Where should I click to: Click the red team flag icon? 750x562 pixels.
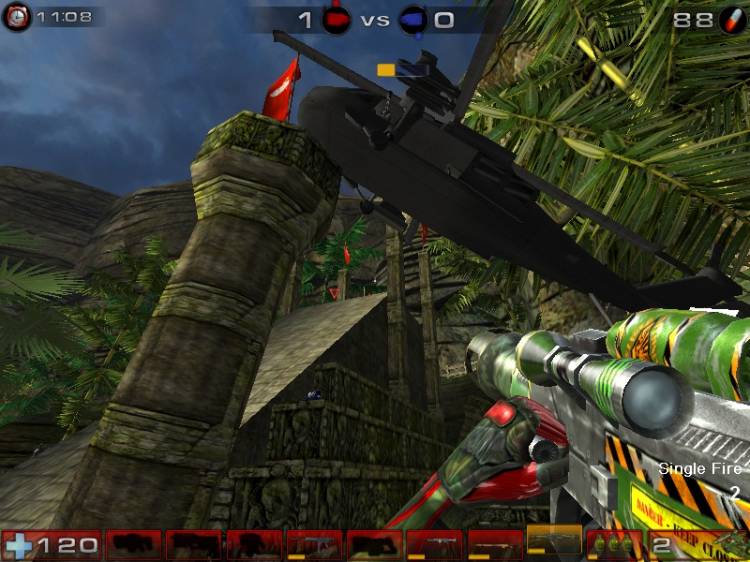click(x=336, y=19)
